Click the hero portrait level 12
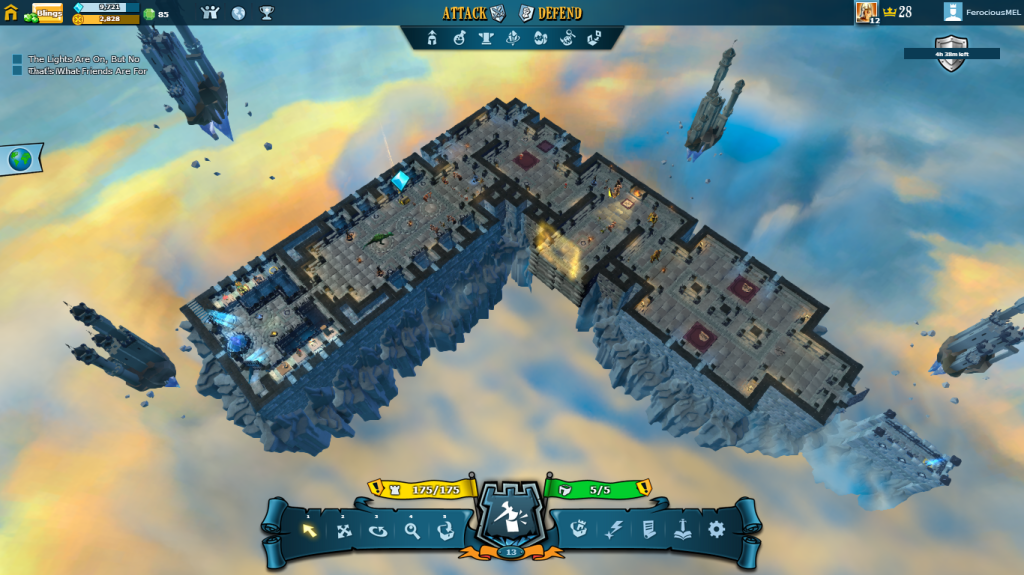 click(x=866, y=12)
